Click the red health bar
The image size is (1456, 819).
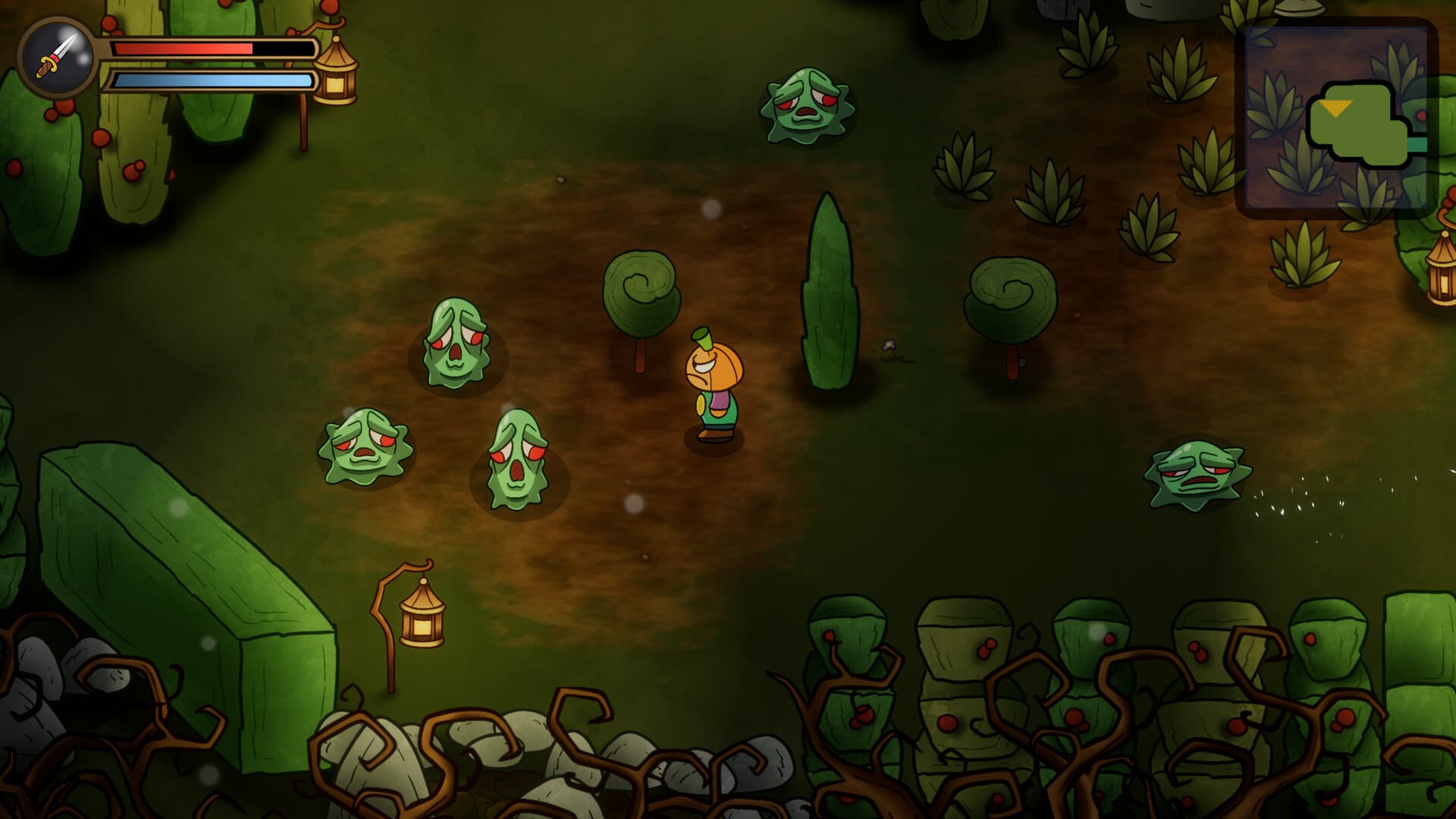[x=182, y=47]
